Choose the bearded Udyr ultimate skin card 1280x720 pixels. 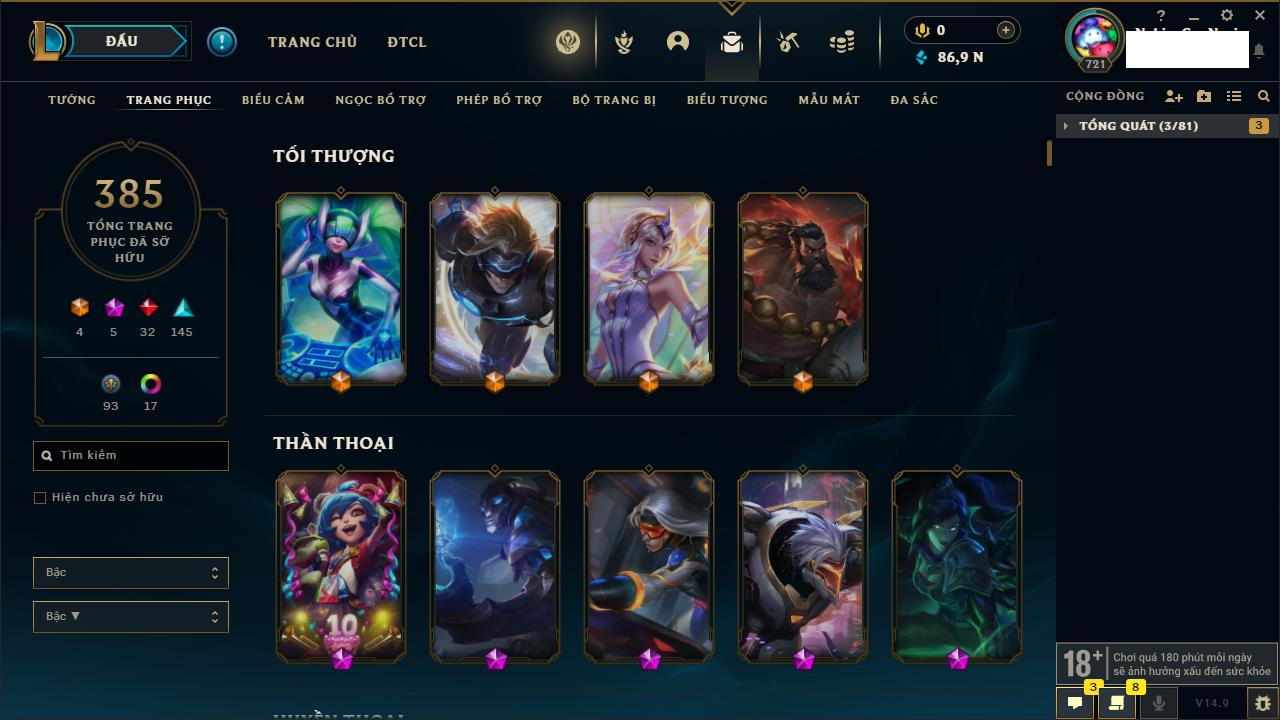tap(803, 288)
